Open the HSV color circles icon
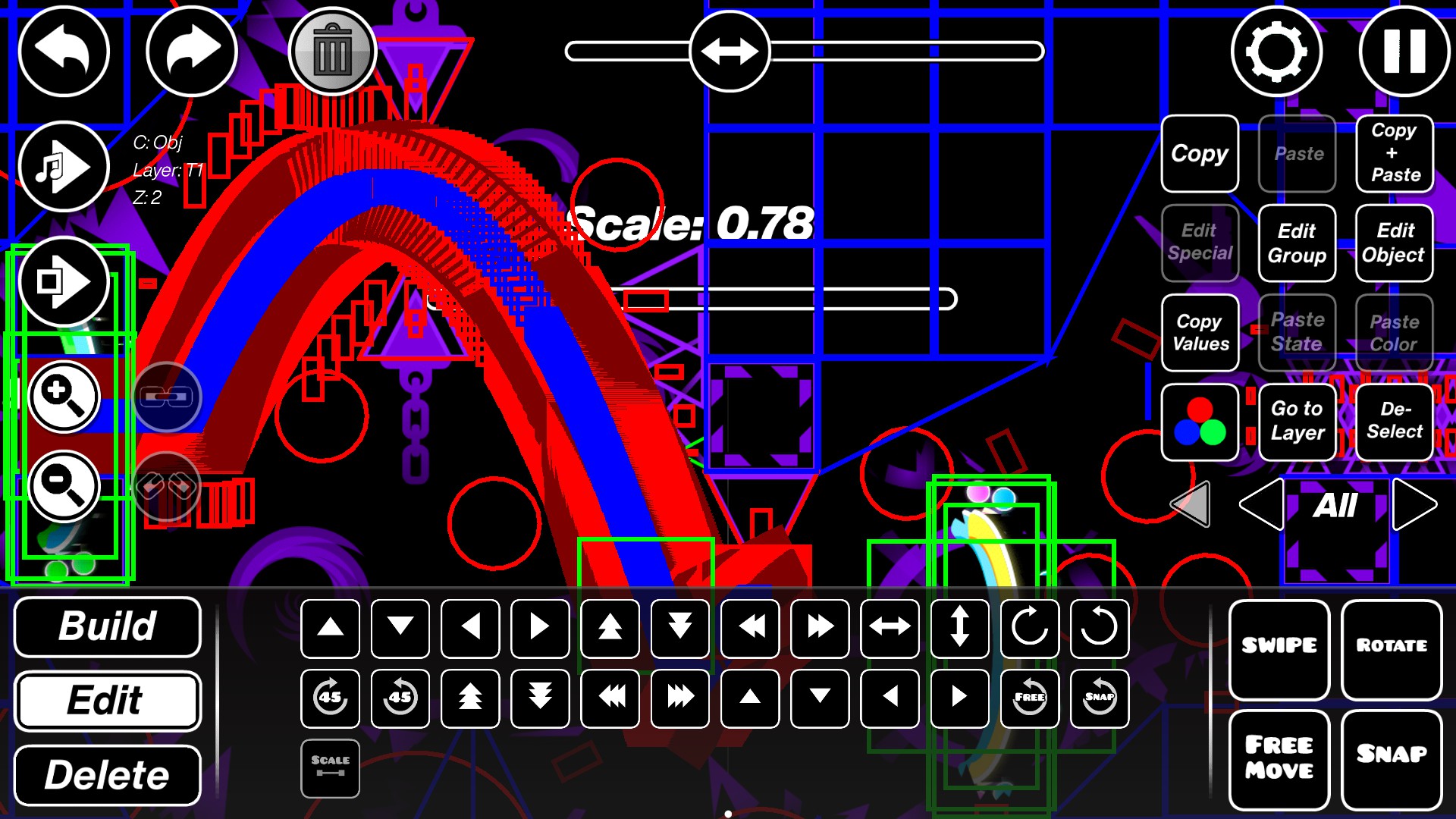The width and height of the screenshot is (1456, 819). tap(1200, 422)
